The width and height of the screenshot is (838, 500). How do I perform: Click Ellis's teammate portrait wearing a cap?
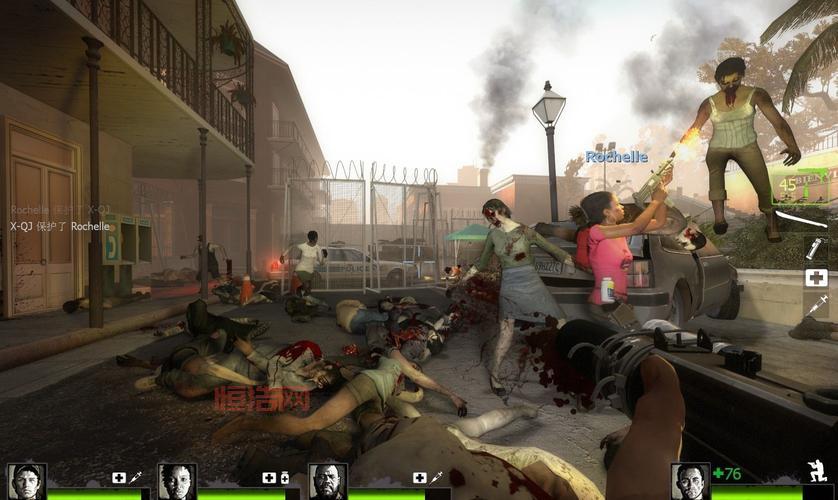(x=26, y=481)
